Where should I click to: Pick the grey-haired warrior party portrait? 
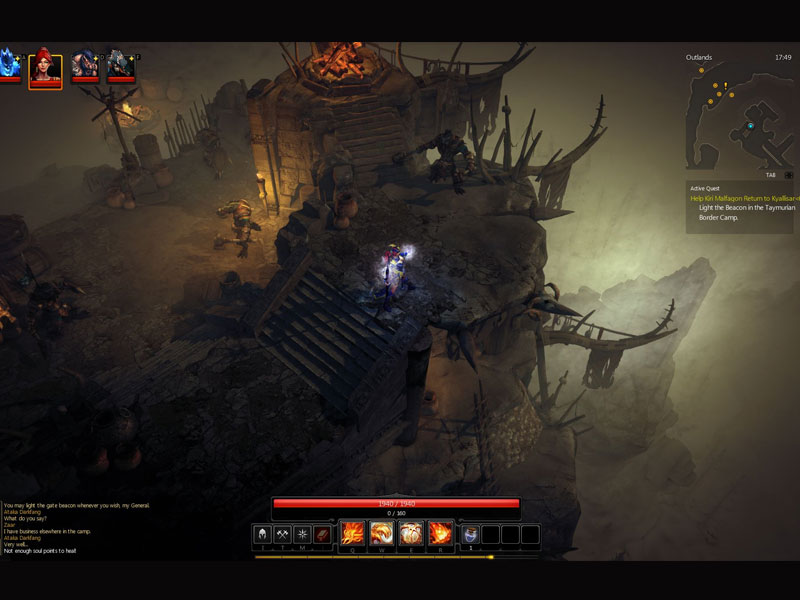pos(121,66)
